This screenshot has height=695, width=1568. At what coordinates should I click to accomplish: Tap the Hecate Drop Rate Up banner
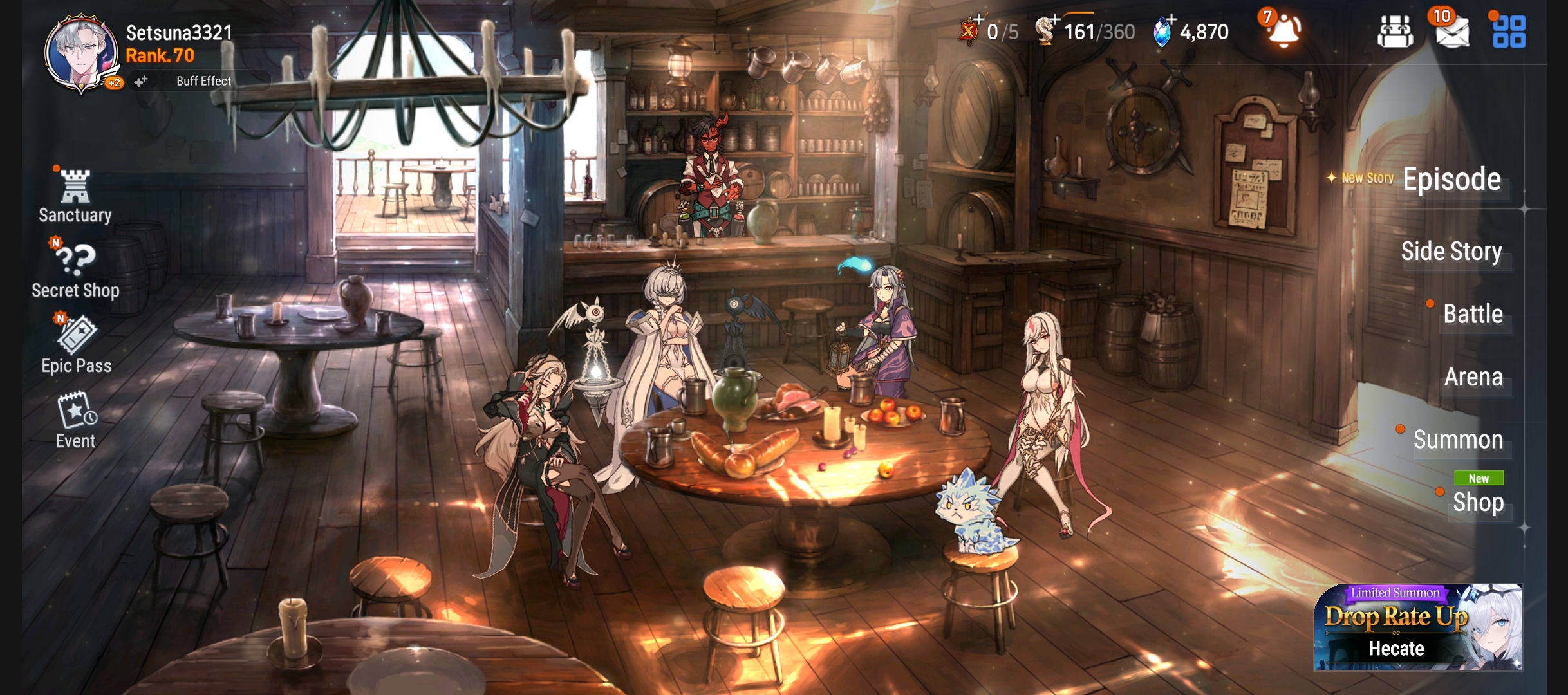(x=1417, y=627)
